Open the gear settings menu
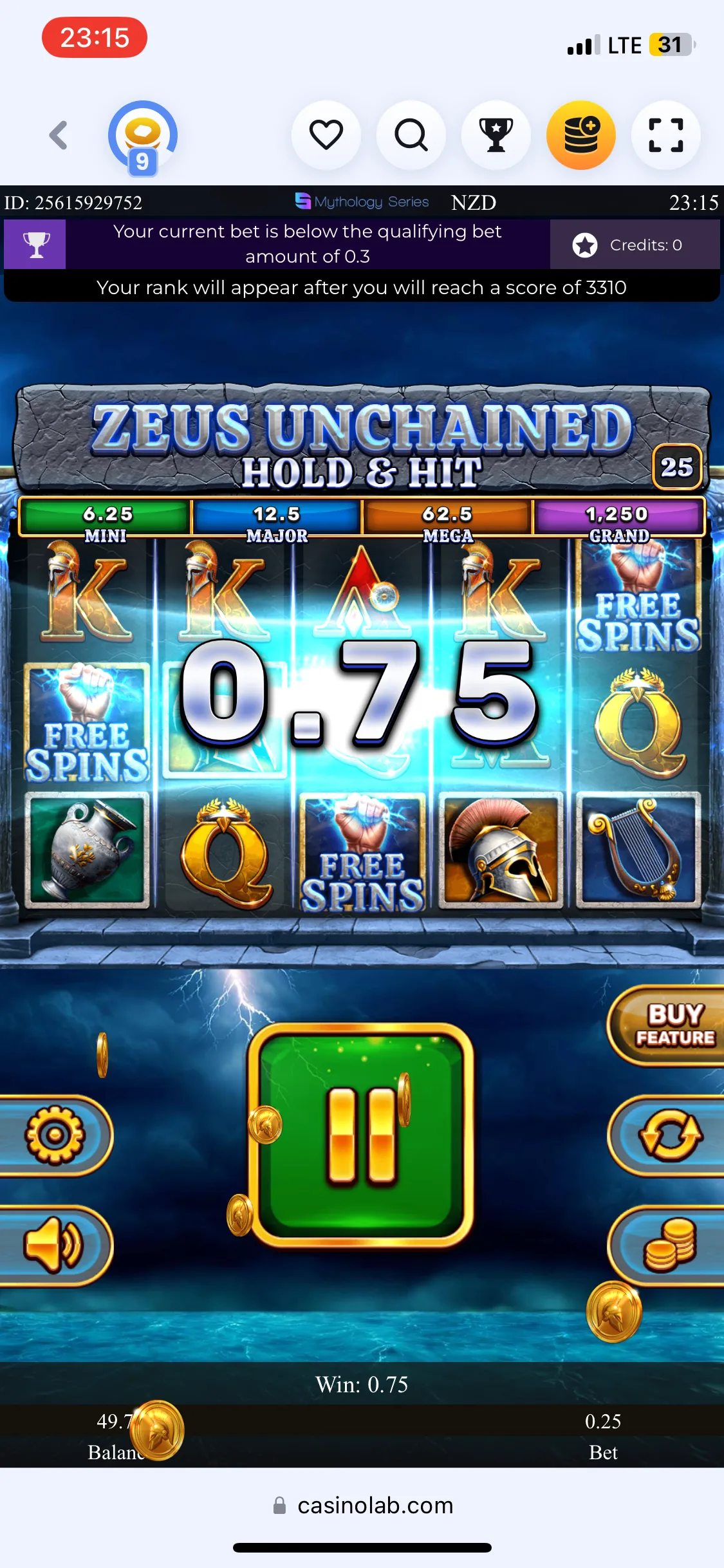The image size is (724, 1568). coord(55,1135)
